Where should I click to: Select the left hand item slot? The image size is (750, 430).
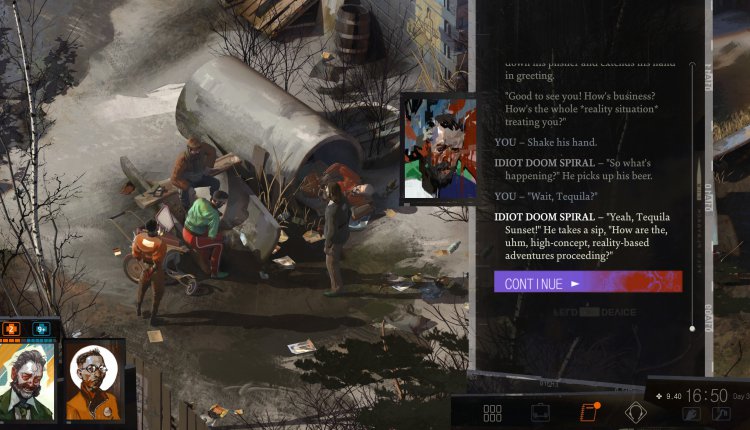click(691, 413)
